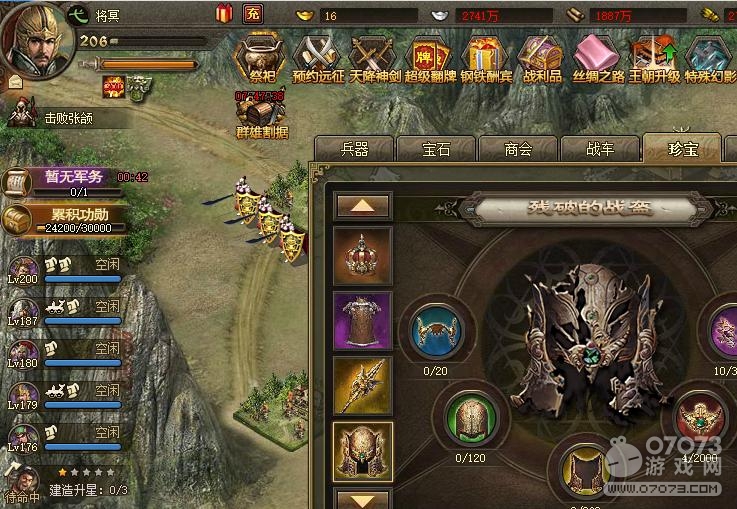Switch to the 宝石 gems tab
Screen dimensions: 737x509
point(436,149)
